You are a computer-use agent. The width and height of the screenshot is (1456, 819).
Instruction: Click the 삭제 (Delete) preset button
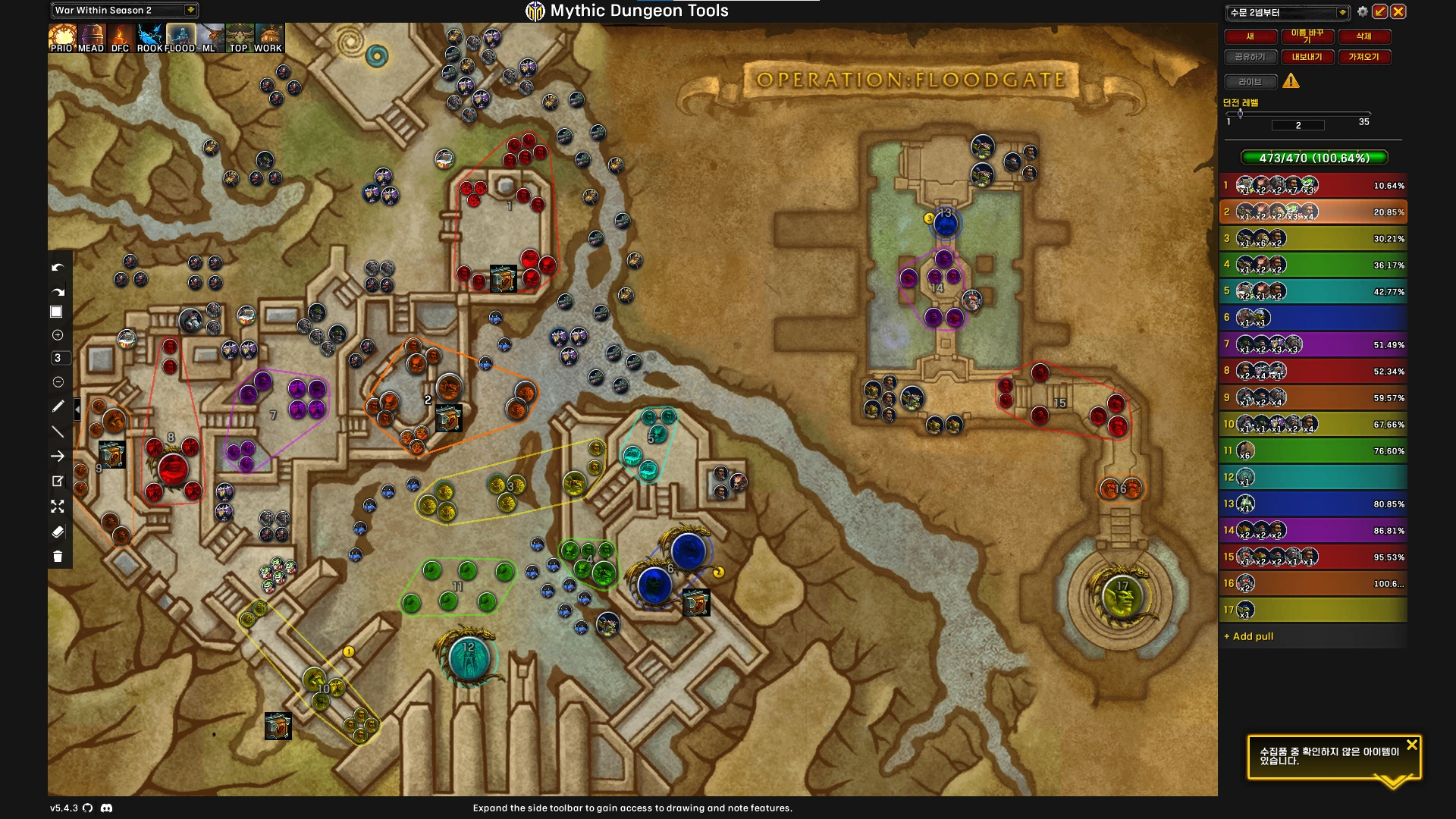(1363, 36)
